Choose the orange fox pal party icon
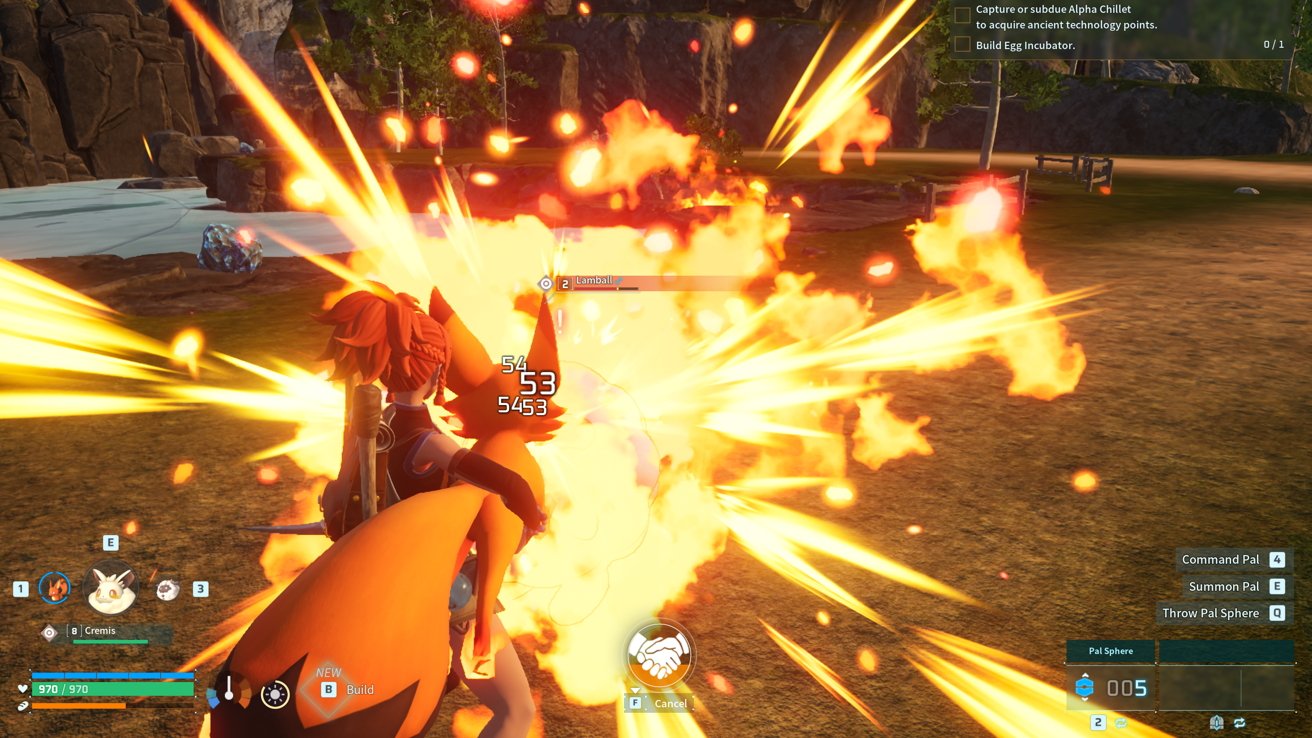 point(55,588)
